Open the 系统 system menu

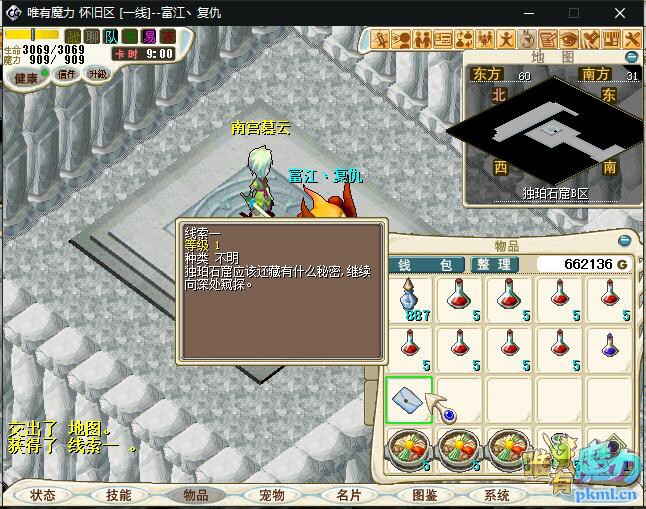(497, 495)
